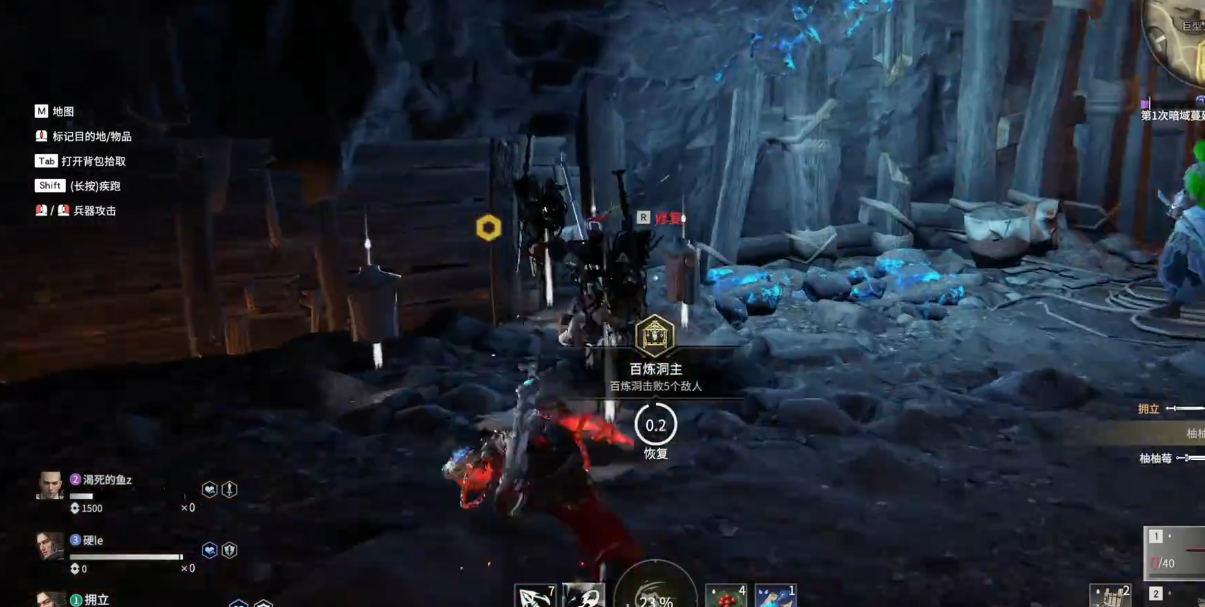1205x607 pixels.
Task: Activate the grappling hook skill with count 7
Action: 535,596
